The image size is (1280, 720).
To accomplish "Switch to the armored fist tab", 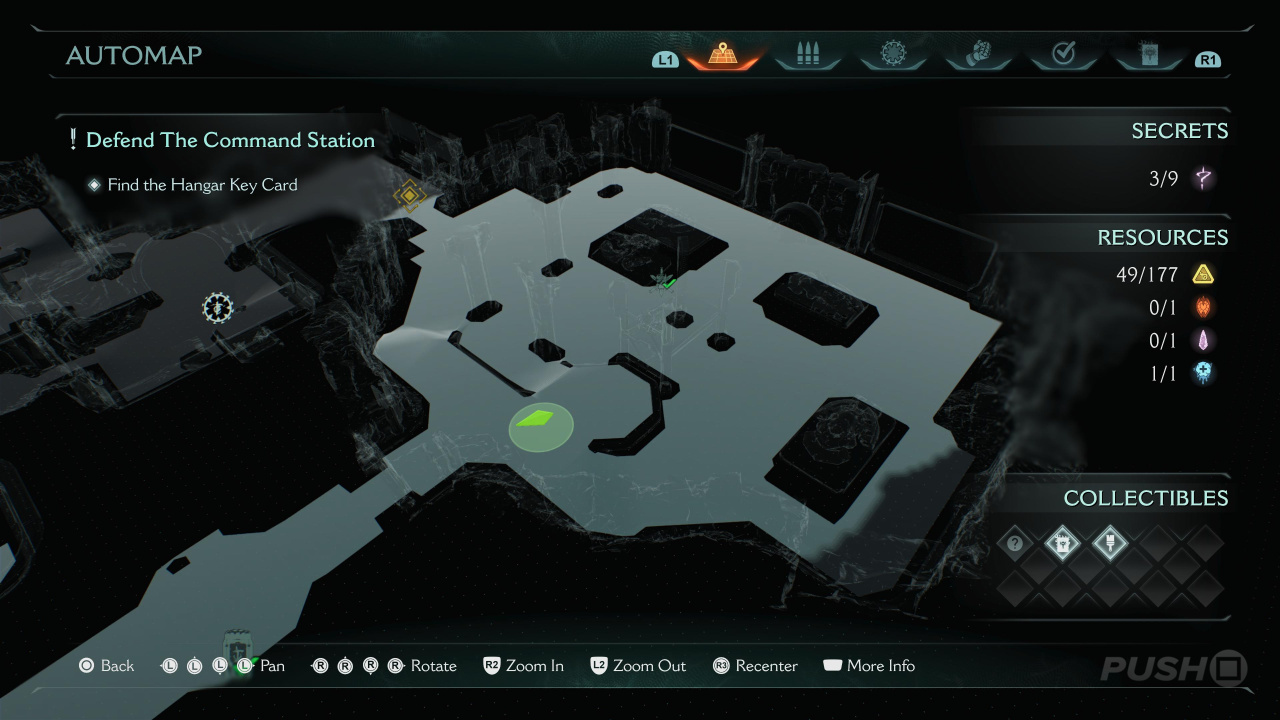I will pyautogui.click(x=978, y=55).
